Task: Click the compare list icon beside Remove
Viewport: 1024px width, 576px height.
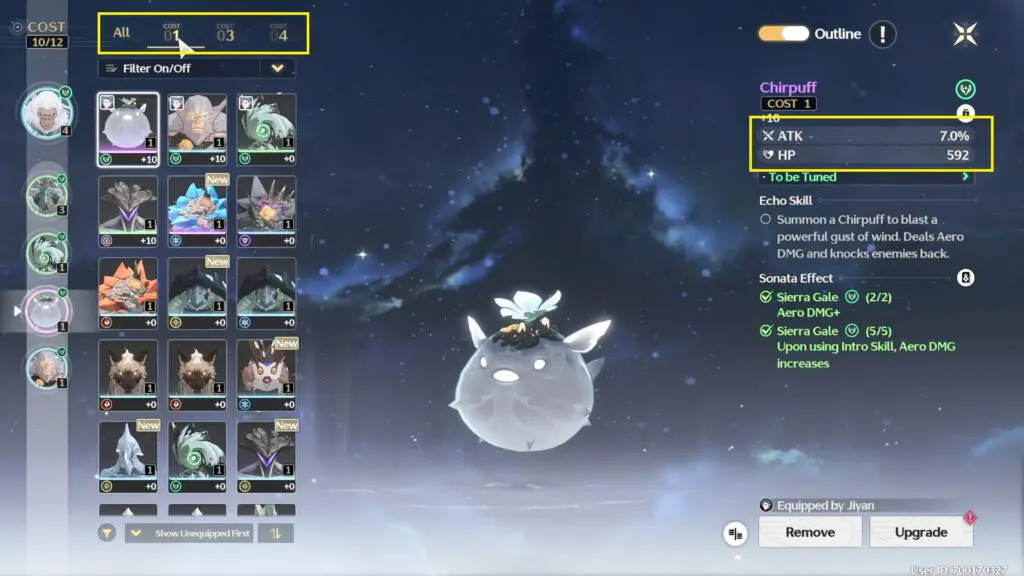Action: pyautogui.click(x=736, y=534)
